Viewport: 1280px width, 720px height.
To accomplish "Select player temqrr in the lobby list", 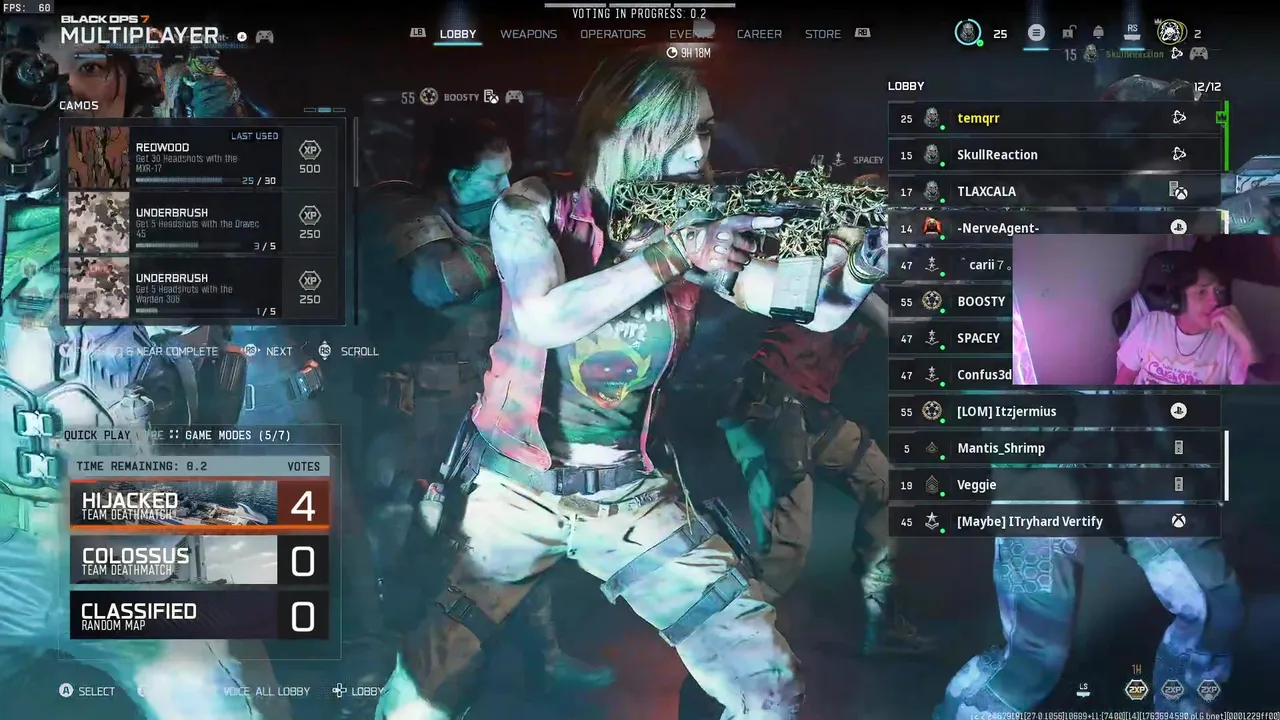I will pyautogui.click(x=1054, y=118).
